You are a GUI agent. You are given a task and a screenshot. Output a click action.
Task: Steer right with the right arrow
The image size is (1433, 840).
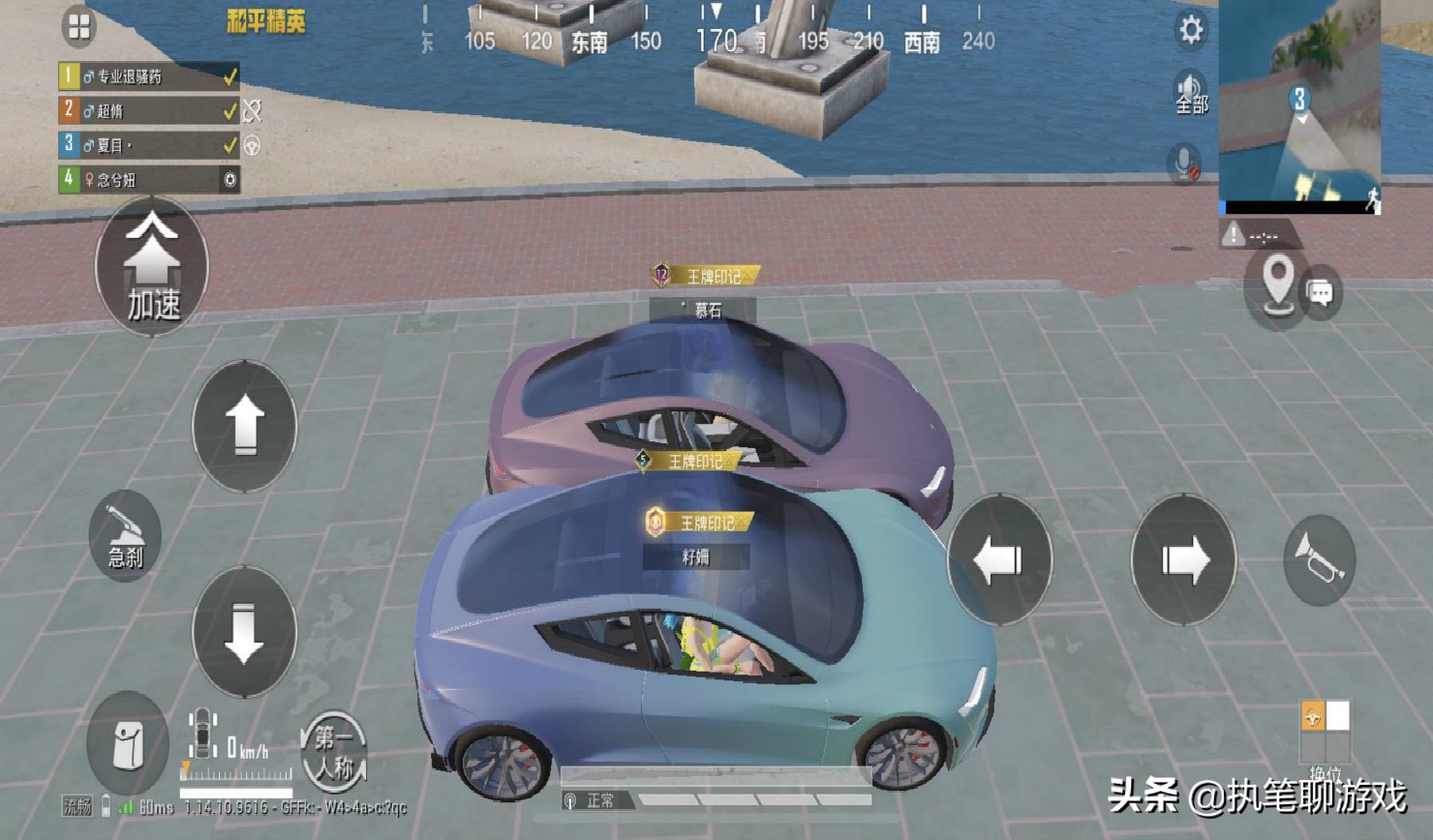(1183, 559)
